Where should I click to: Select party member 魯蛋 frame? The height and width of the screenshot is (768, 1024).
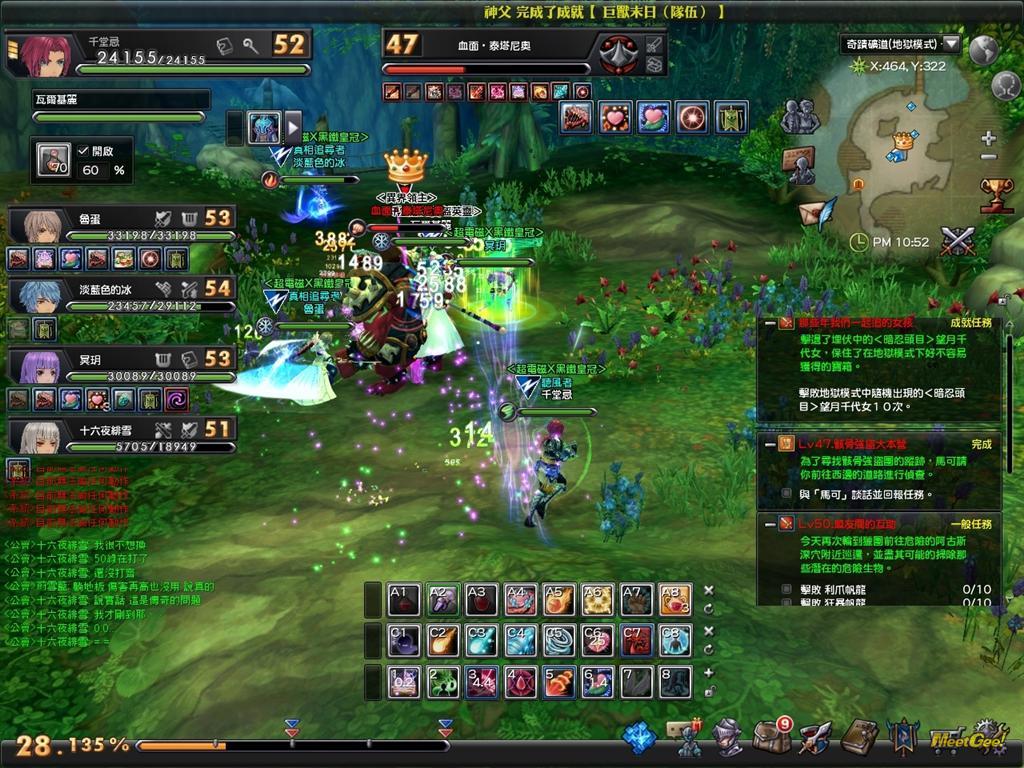click(x=120, y=225)
